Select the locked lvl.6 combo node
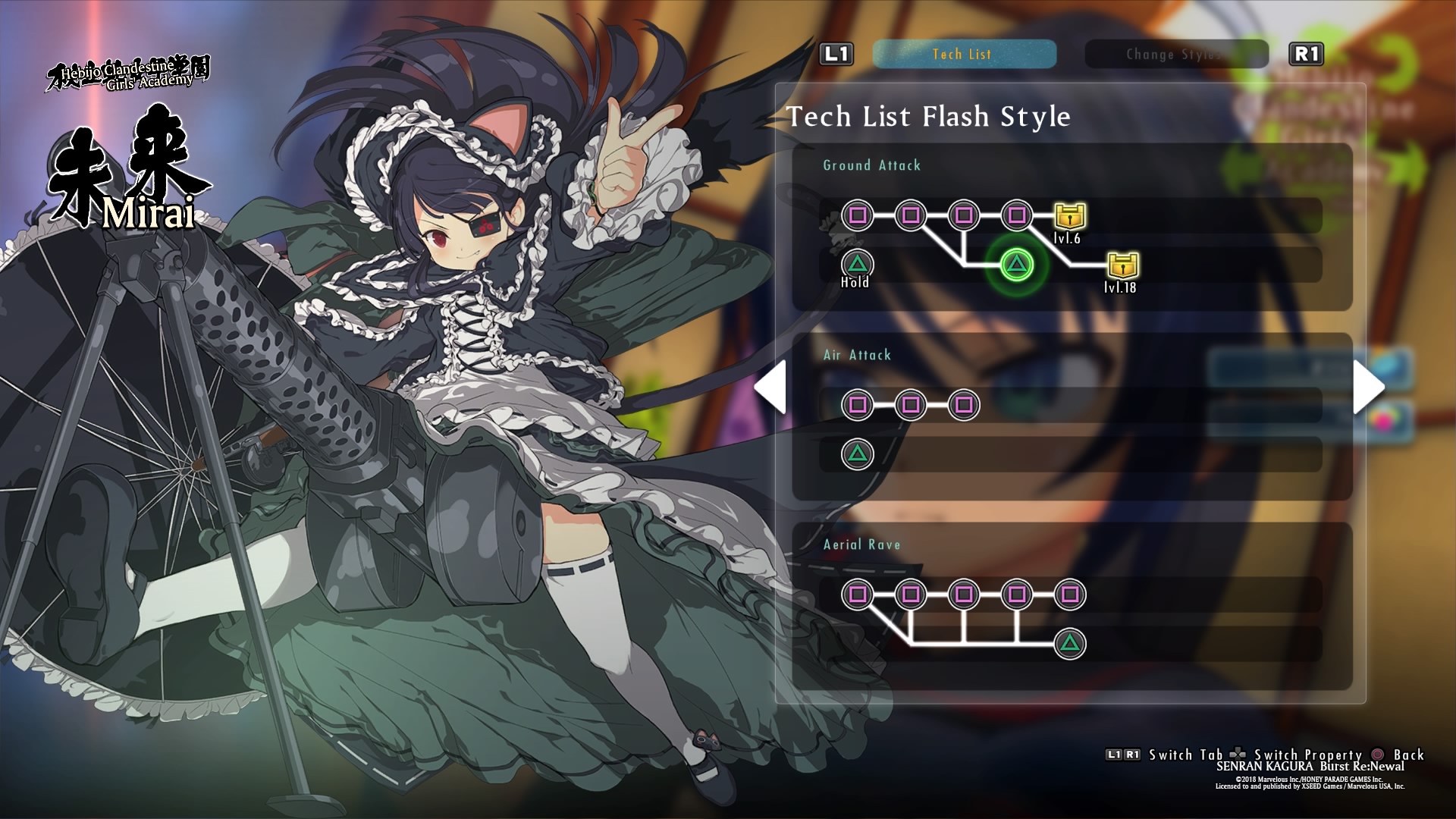The image size is (1456, 819). [x=1069, y=215]
